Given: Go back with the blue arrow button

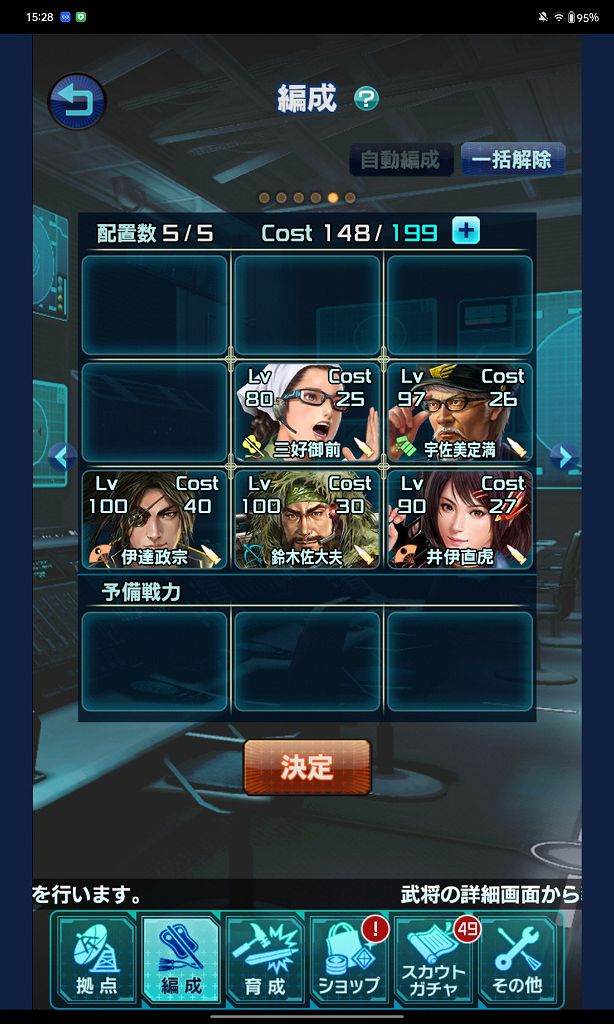Looking at the screenshot, I should point(77,101).
